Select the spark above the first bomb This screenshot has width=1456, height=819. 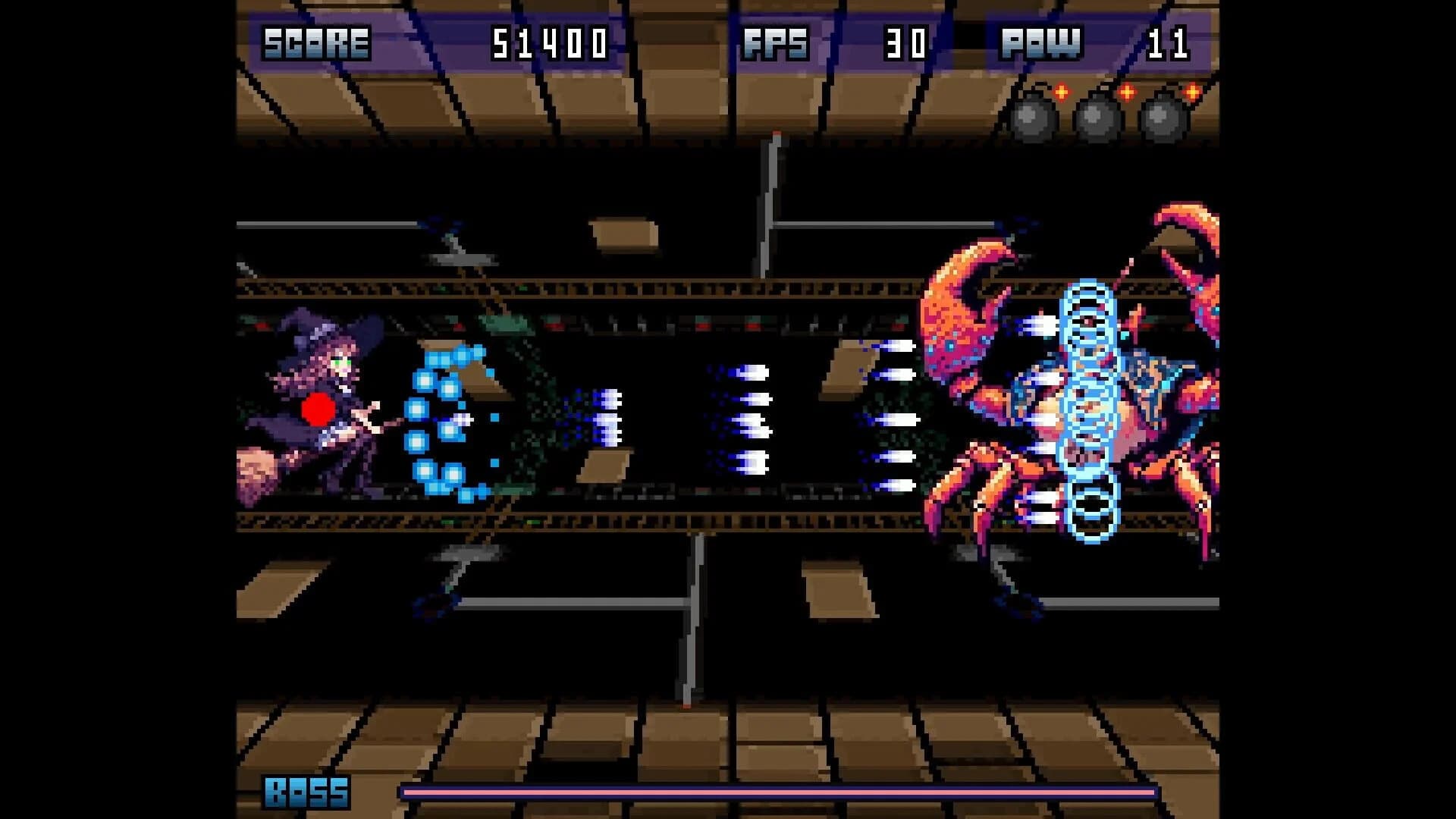tap(1062, 93)
